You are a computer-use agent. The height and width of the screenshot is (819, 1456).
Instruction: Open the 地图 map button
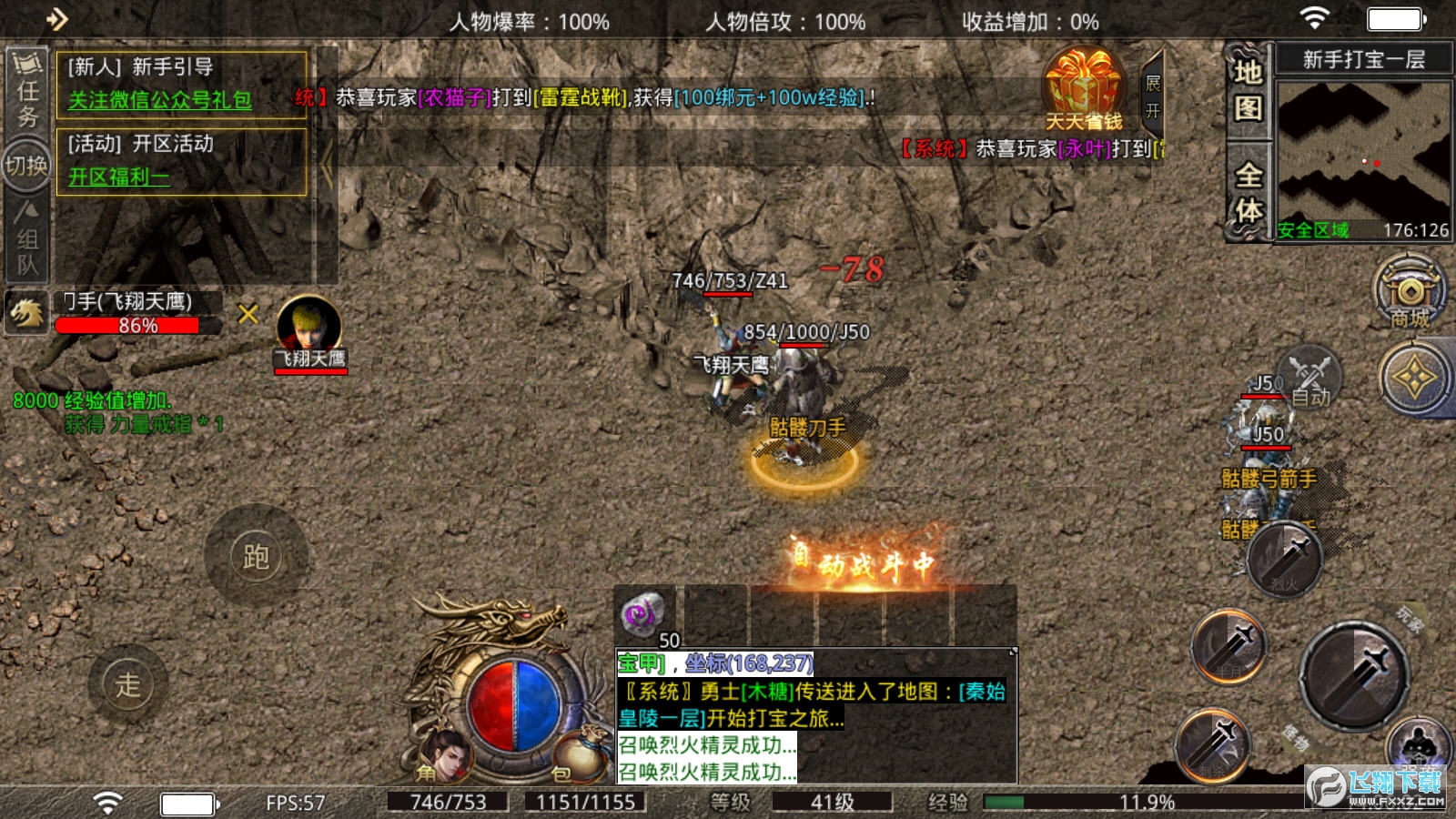pos(1248,91)
